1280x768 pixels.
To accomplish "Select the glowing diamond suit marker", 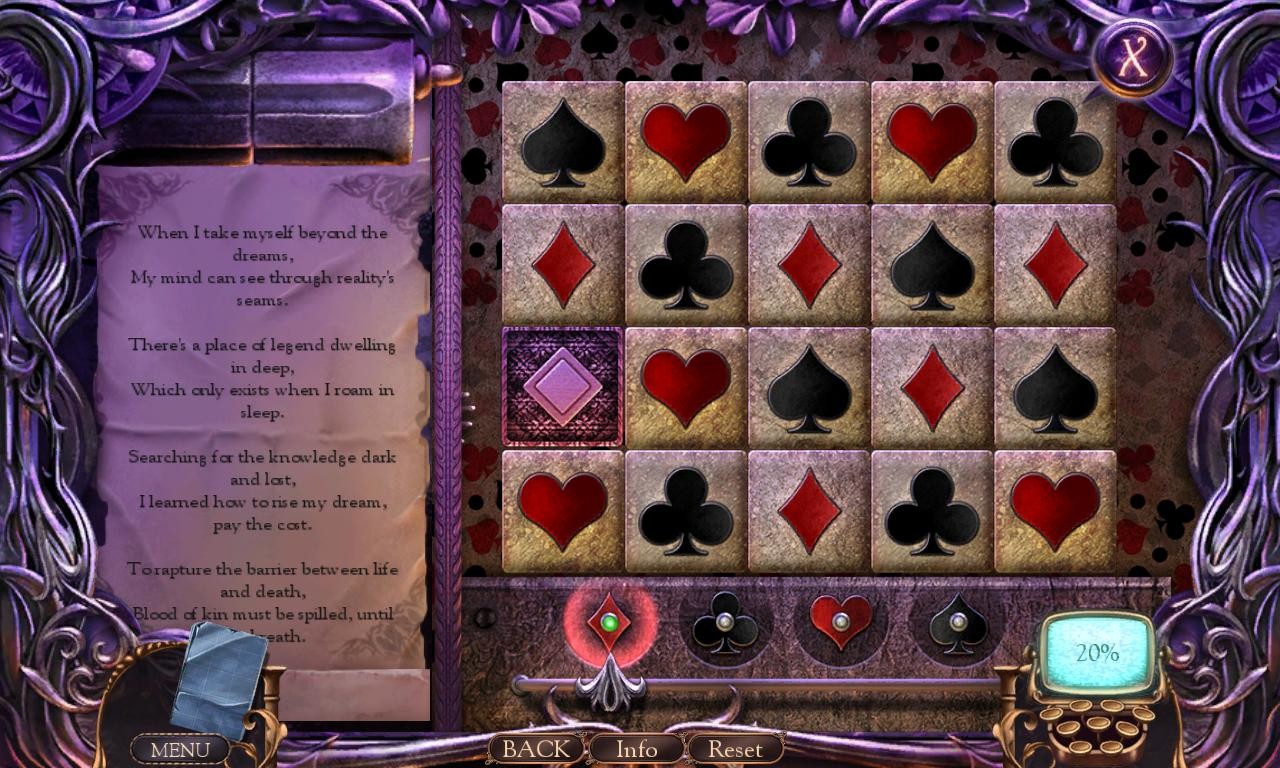I will pos(609,622).
